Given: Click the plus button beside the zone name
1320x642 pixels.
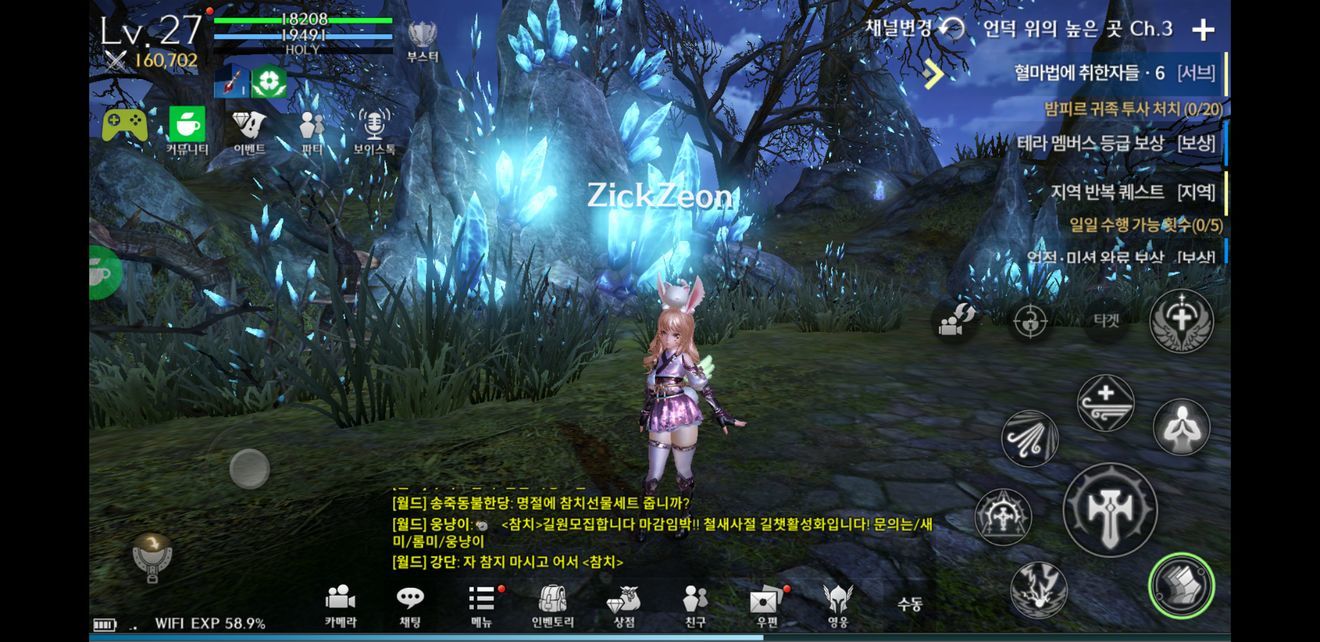Looking at the screenshot, I should point(1203,29).
